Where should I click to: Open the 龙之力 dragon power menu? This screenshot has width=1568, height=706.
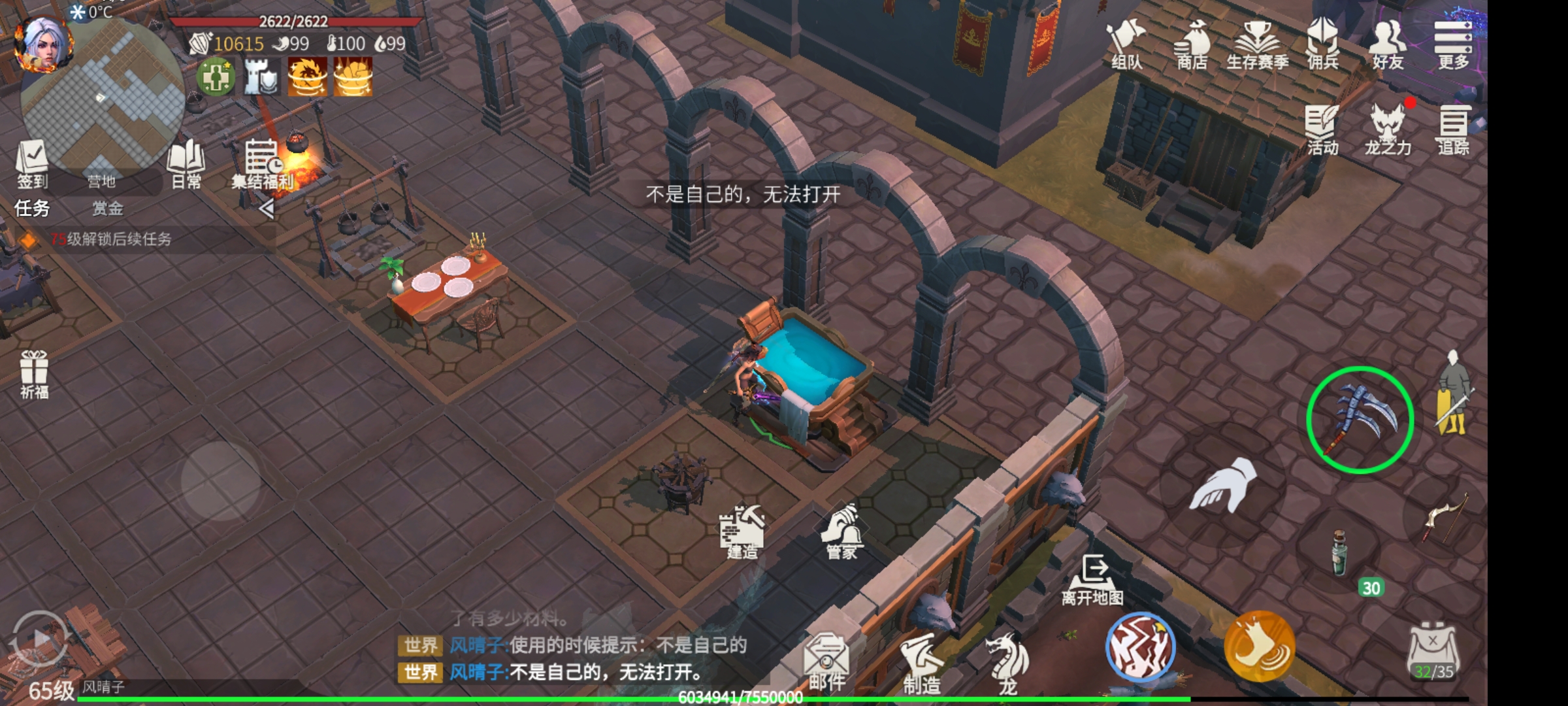pyautogui.click(x=1388, y=129)
